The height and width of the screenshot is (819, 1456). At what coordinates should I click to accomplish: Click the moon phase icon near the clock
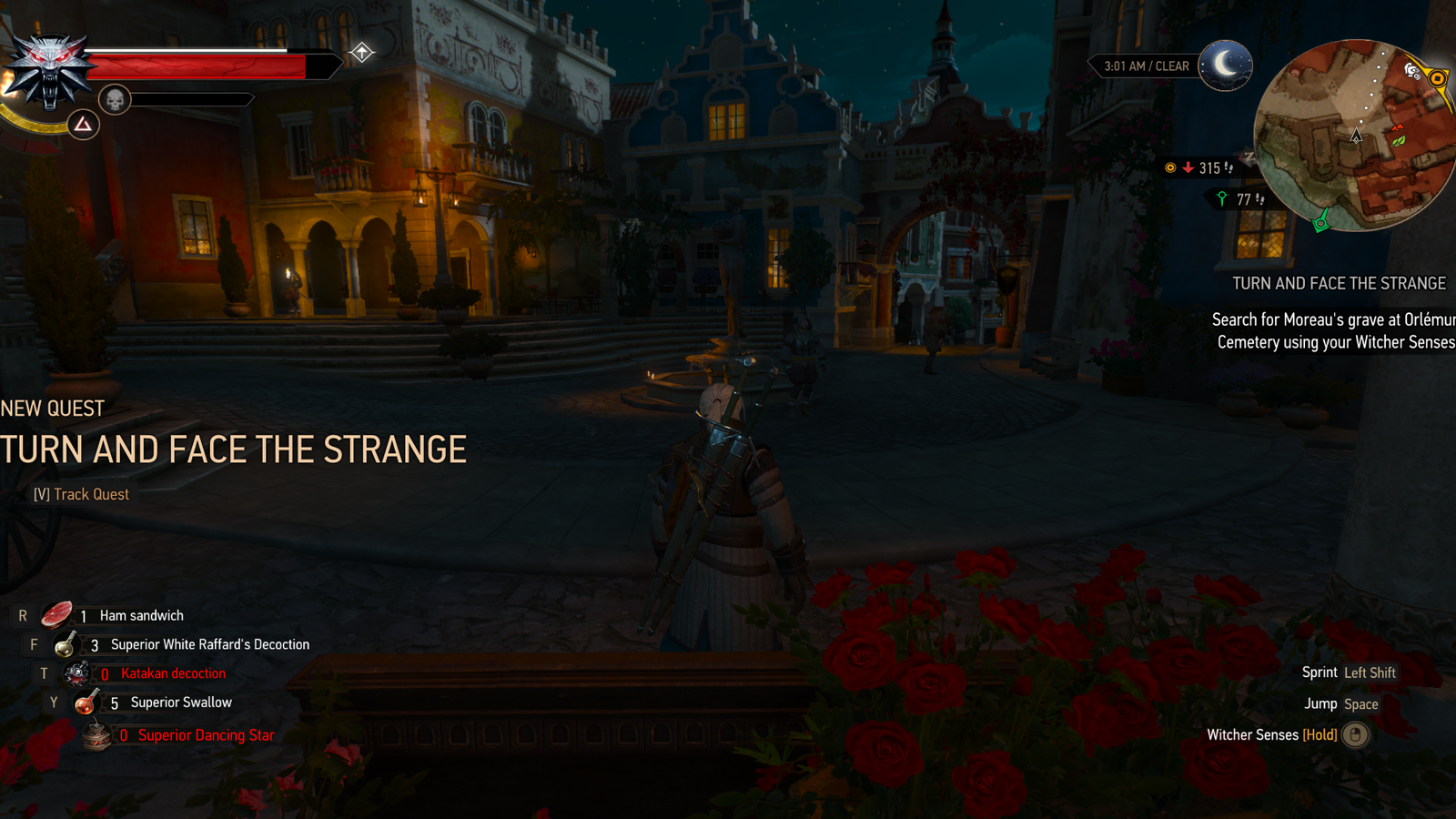coord(1224,66)
